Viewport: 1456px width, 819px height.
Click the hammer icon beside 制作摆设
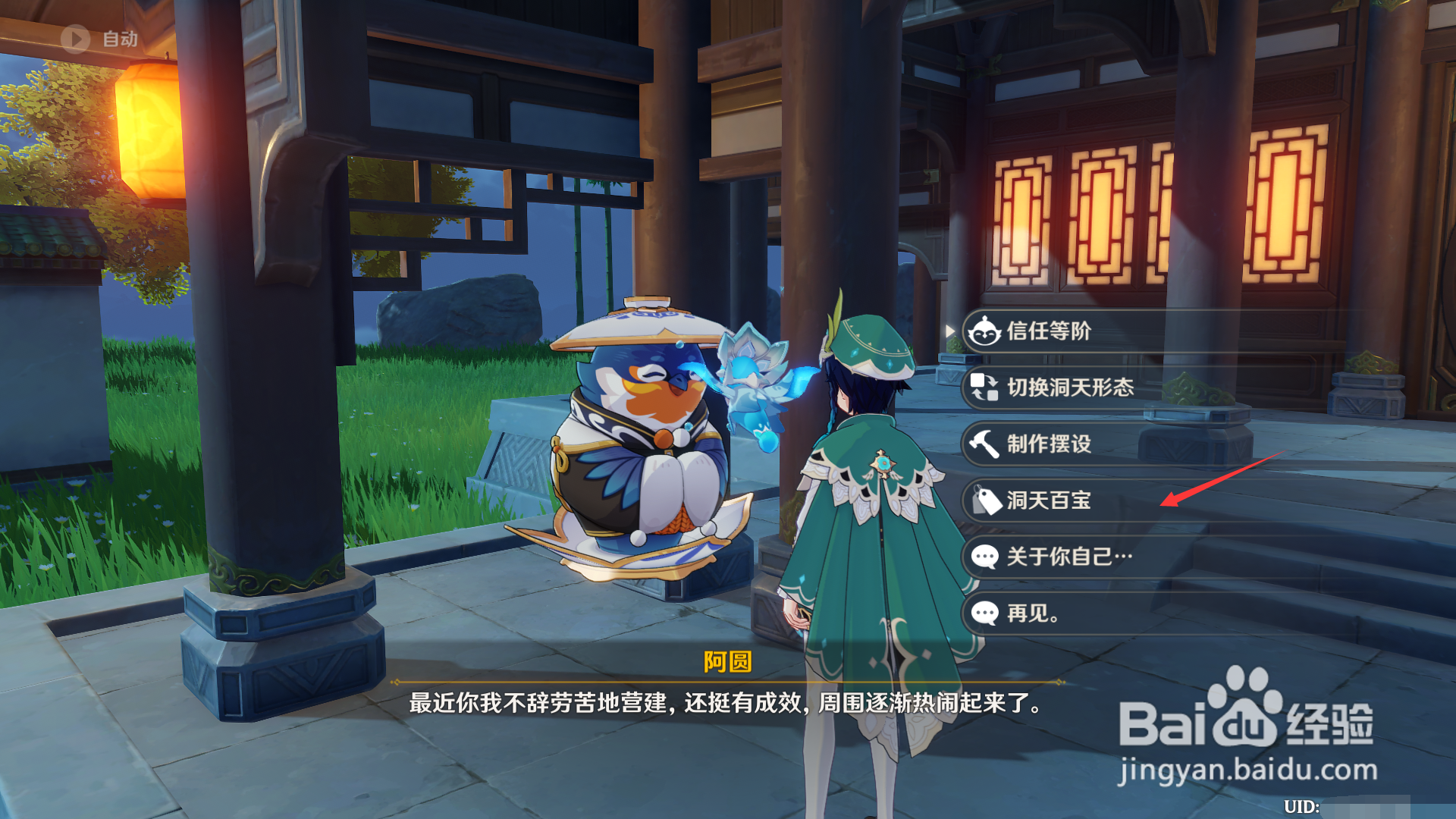[x=984, y=444]
